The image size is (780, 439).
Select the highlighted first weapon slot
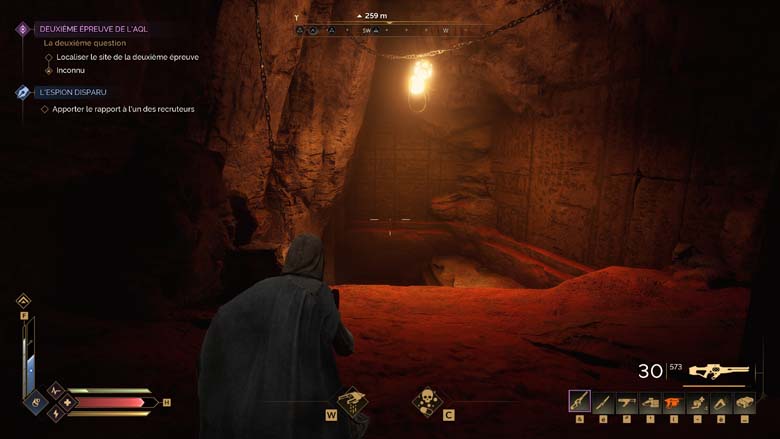pyautogui.click(x=579, y=402)
